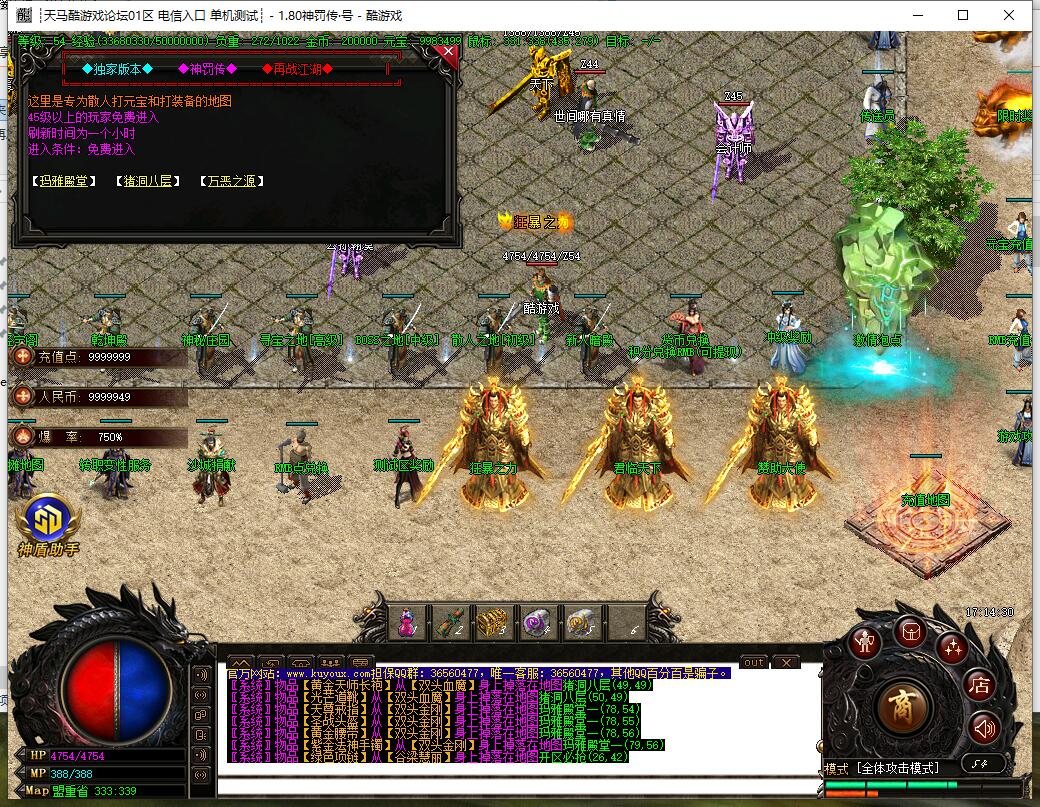This screenshot has height=807, width=1040.
Task: Open the skills sparkle round button
Action: click(x=952, y=648)
